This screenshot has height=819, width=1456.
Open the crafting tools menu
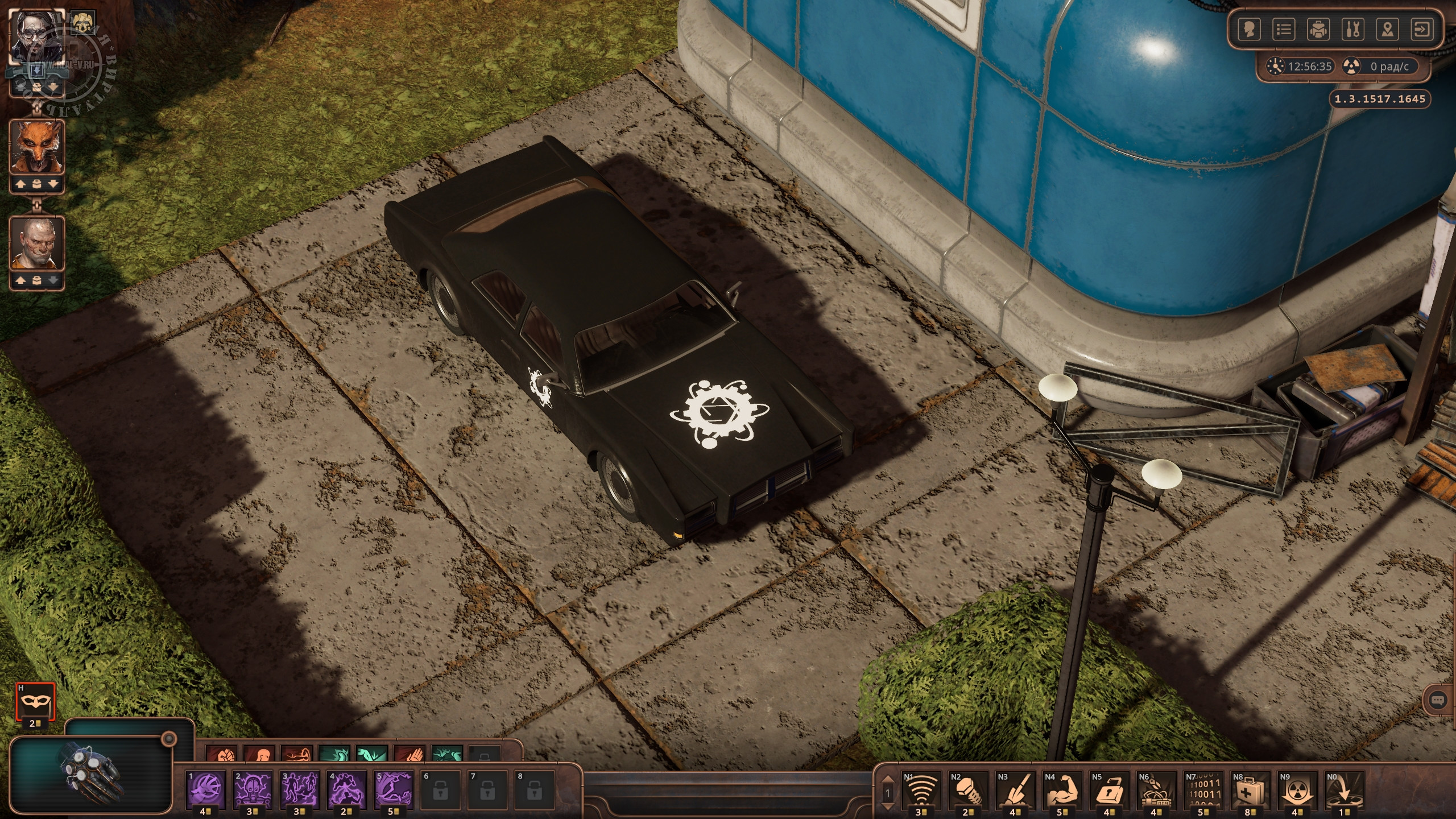tap(1352, 30)
